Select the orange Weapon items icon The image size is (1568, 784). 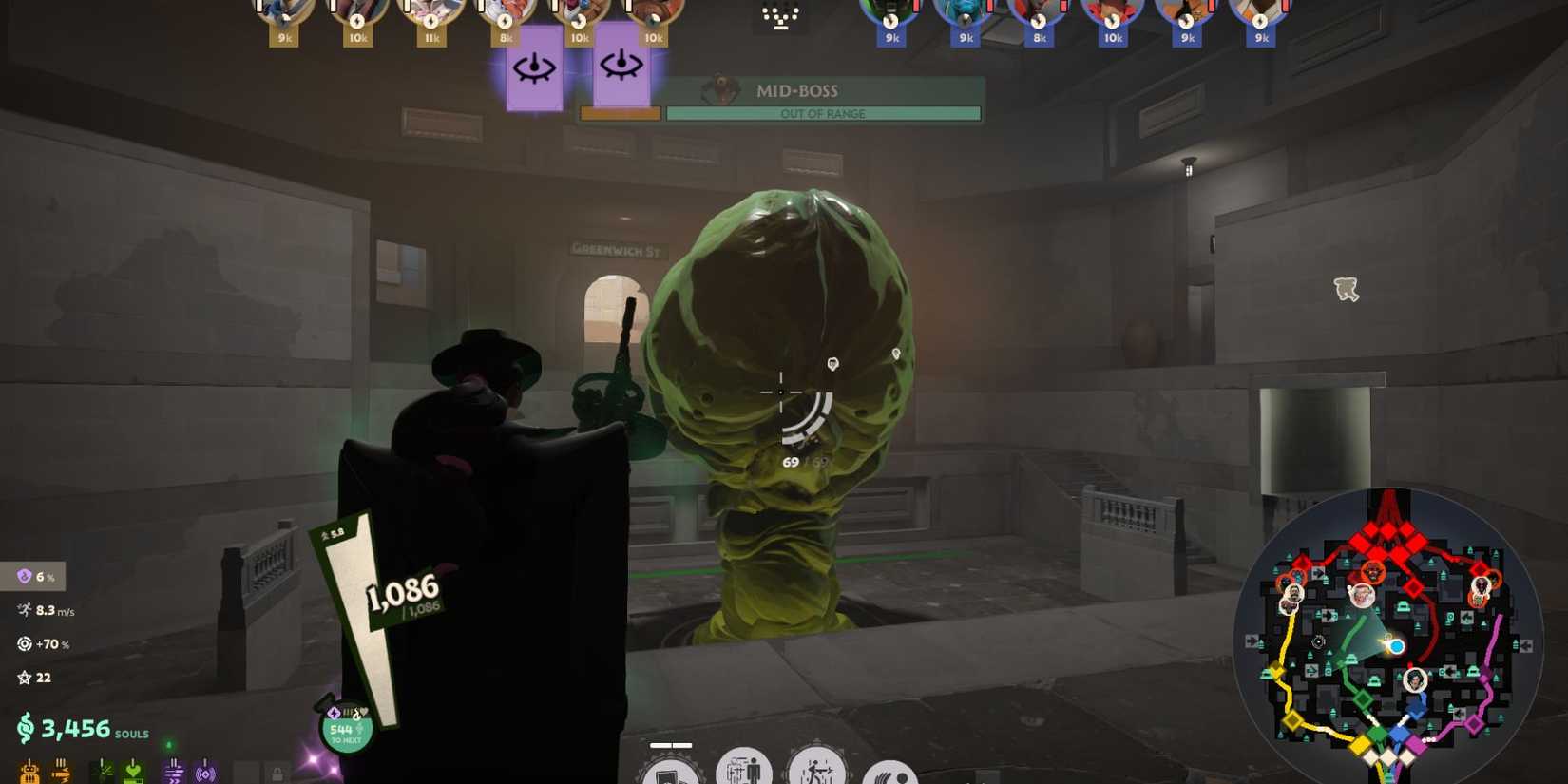click(31, 772)
